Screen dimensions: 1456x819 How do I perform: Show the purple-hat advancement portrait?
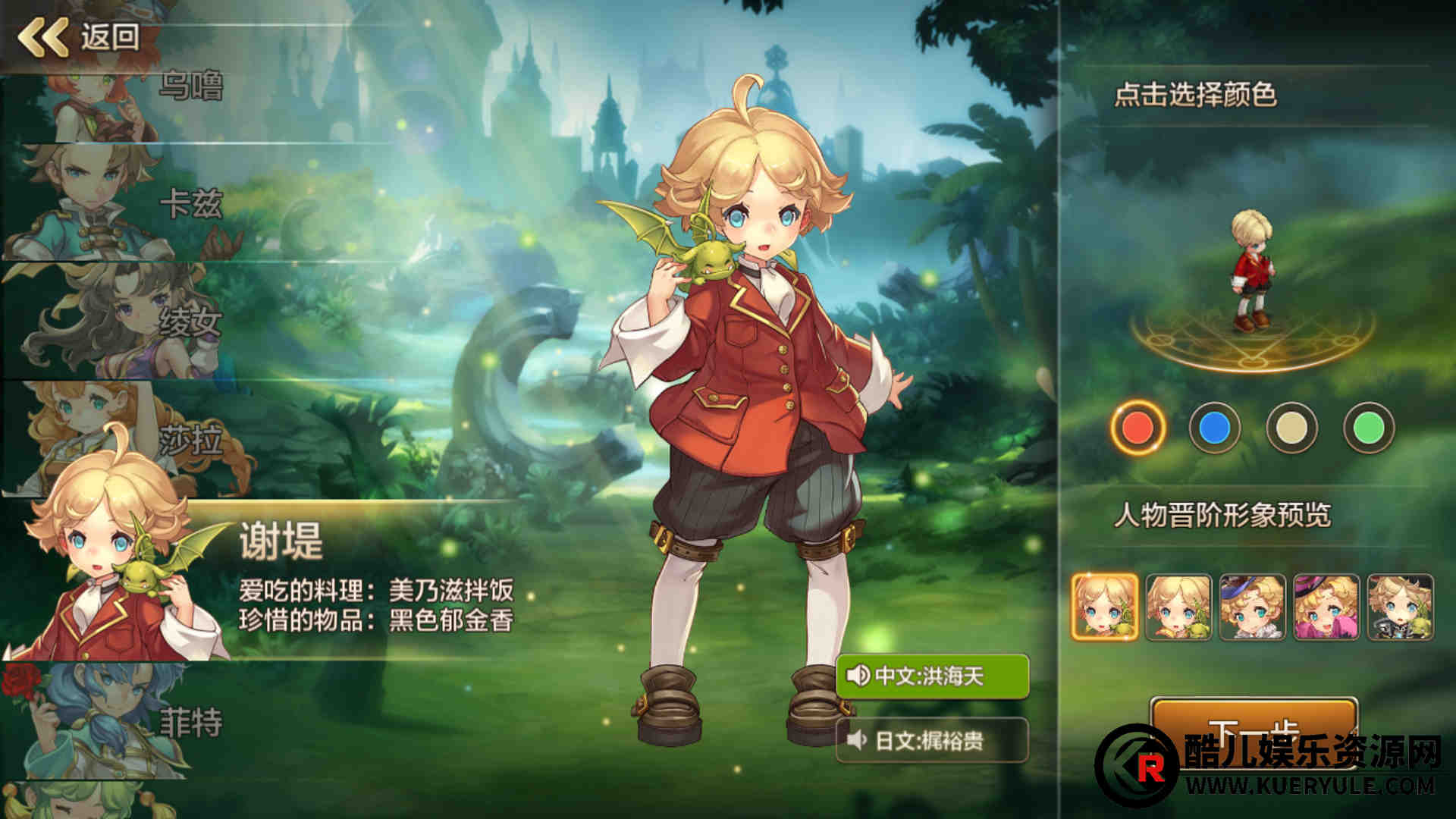[1253, 607]
